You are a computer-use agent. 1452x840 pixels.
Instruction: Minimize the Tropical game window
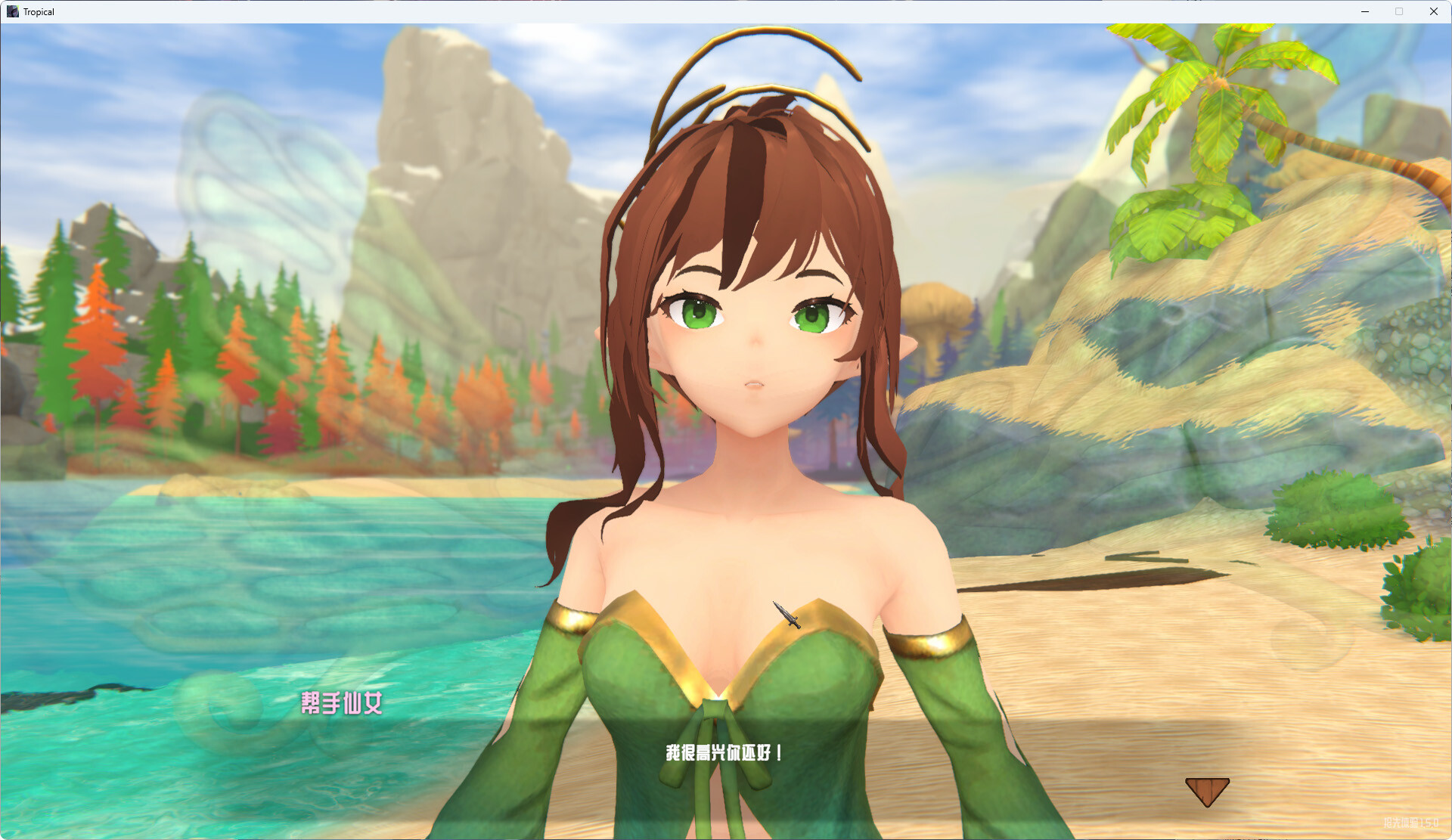coord(1365,11)
